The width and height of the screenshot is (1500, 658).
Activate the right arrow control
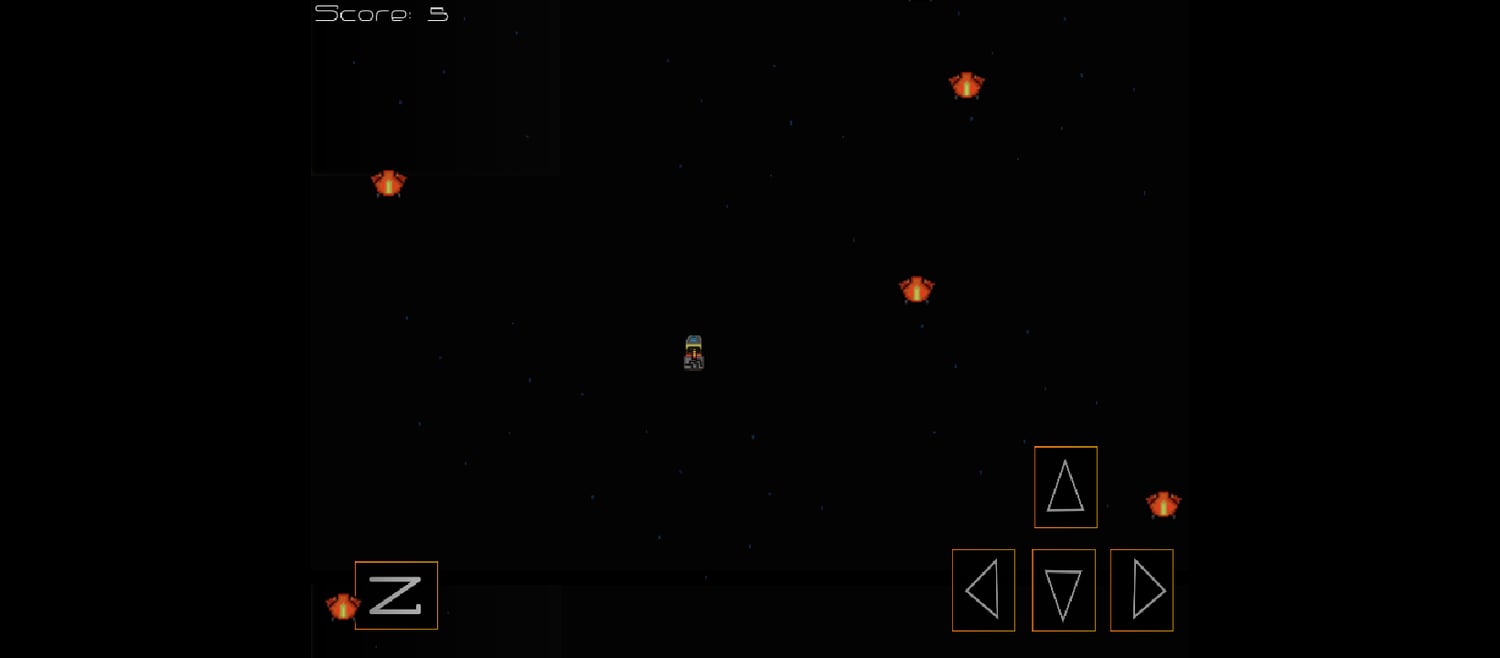point(1141,590)
